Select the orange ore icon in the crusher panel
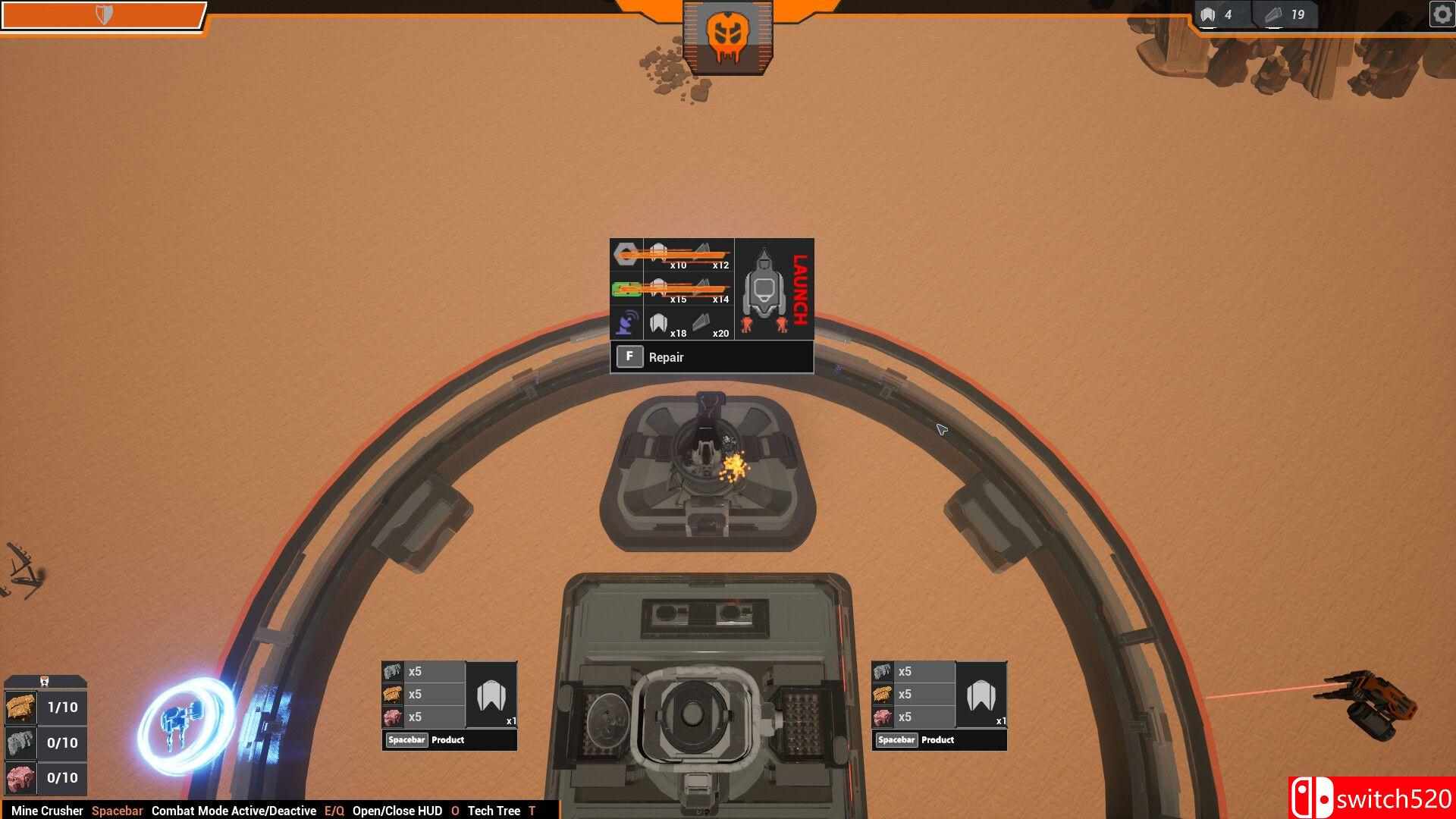The height and width of the screenshot is (819, 1456). 20,707
